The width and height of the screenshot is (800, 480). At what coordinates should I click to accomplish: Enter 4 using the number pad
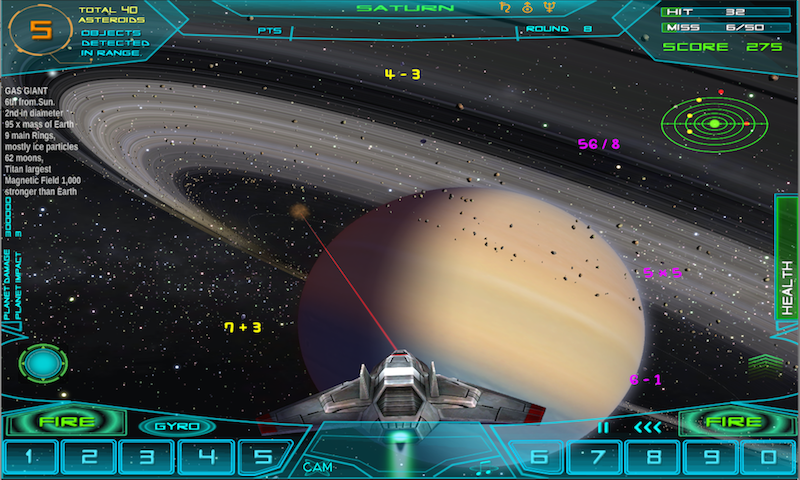tap(206, 458)
